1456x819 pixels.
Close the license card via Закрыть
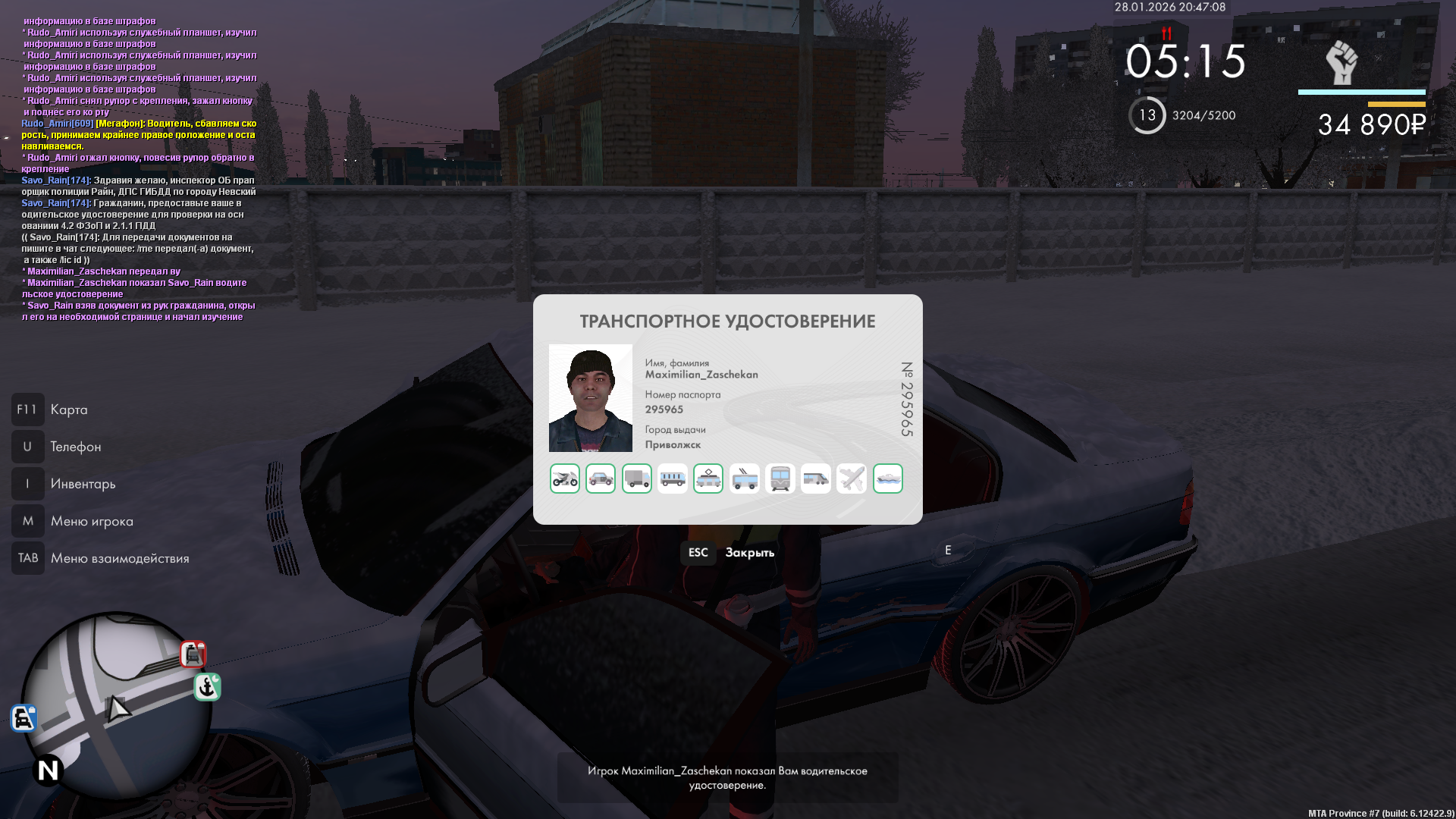click(x=749, y=553)
